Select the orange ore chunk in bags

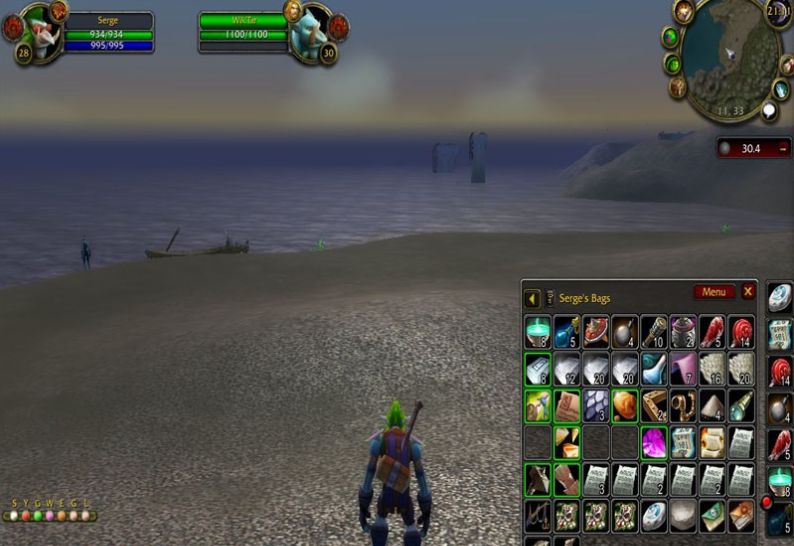pyautogui.click(x=625, y=405)
